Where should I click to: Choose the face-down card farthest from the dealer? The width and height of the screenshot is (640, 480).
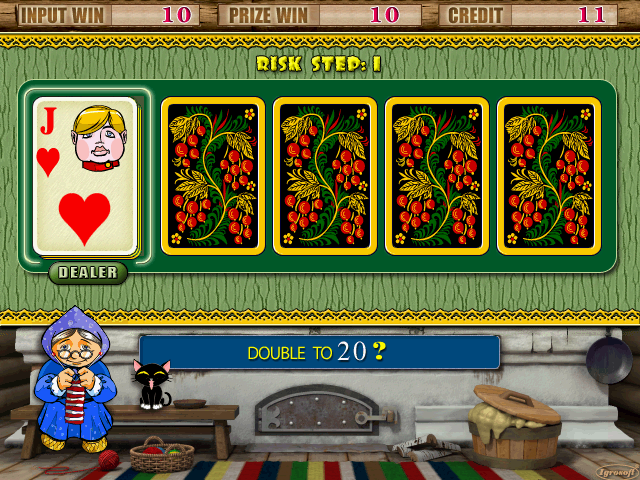549,176
